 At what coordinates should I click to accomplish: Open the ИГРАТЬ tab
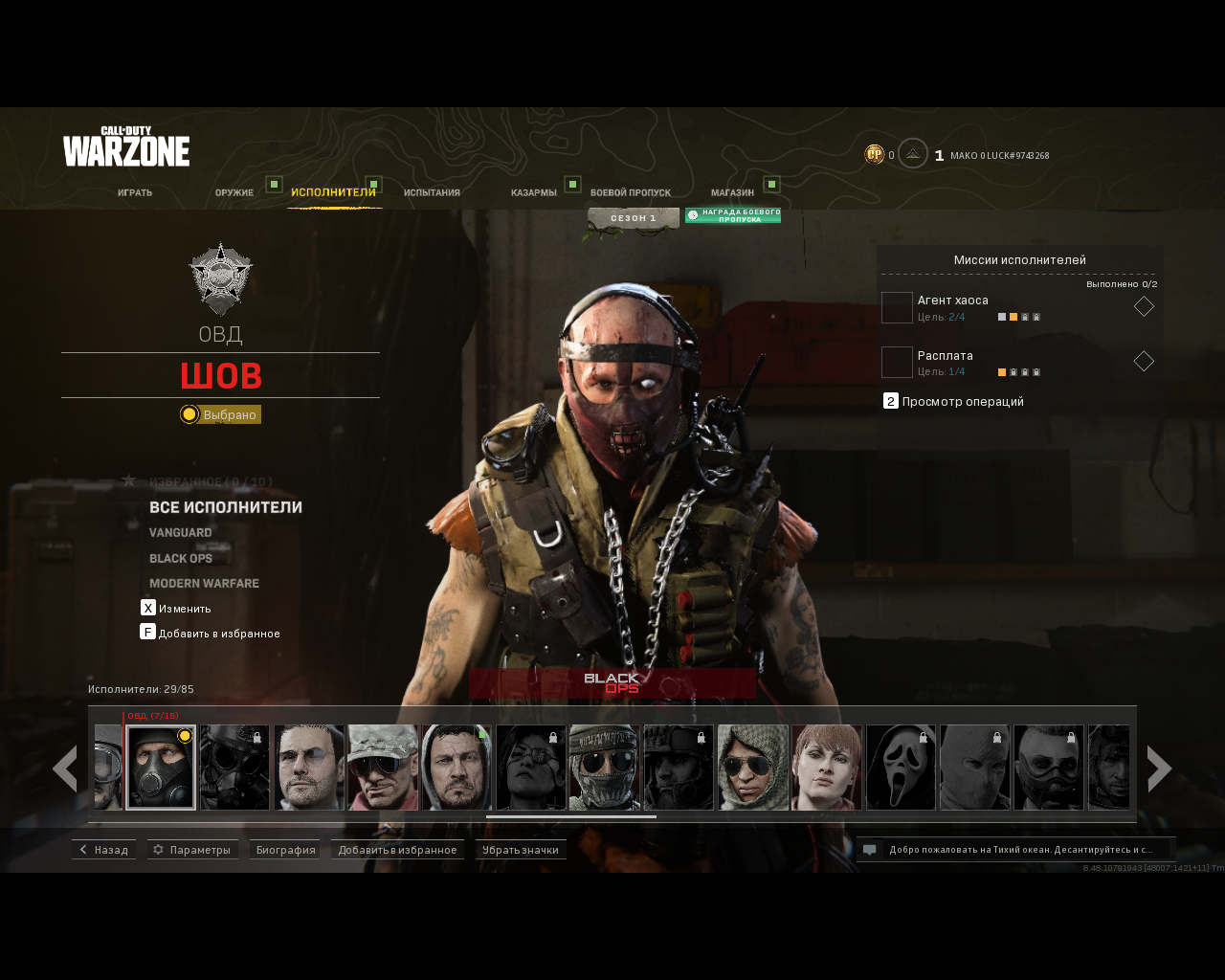[x=135, y=192]
